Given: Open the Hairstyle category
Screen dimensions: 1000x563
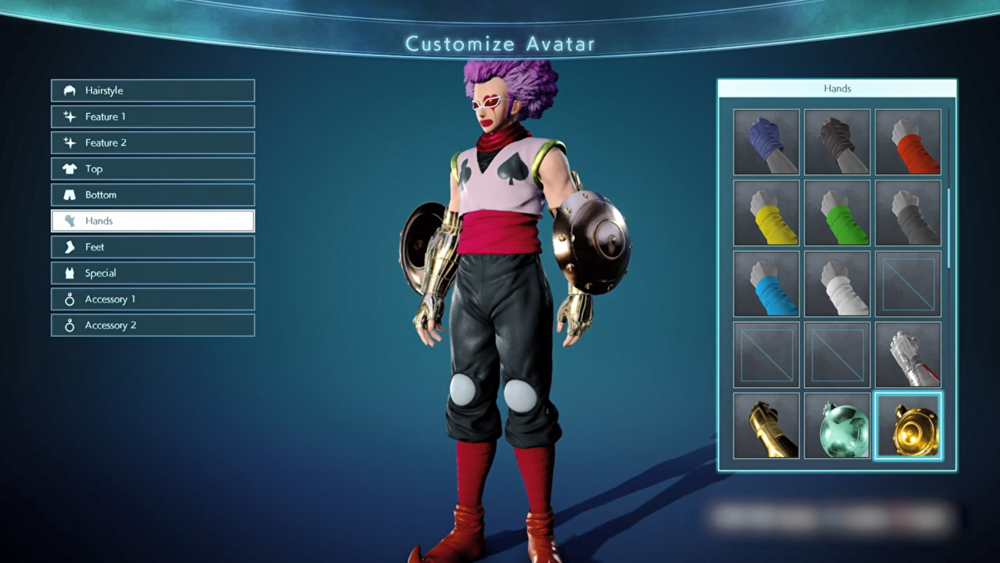Looking at the screenshot, I should (x=153, y=91).
